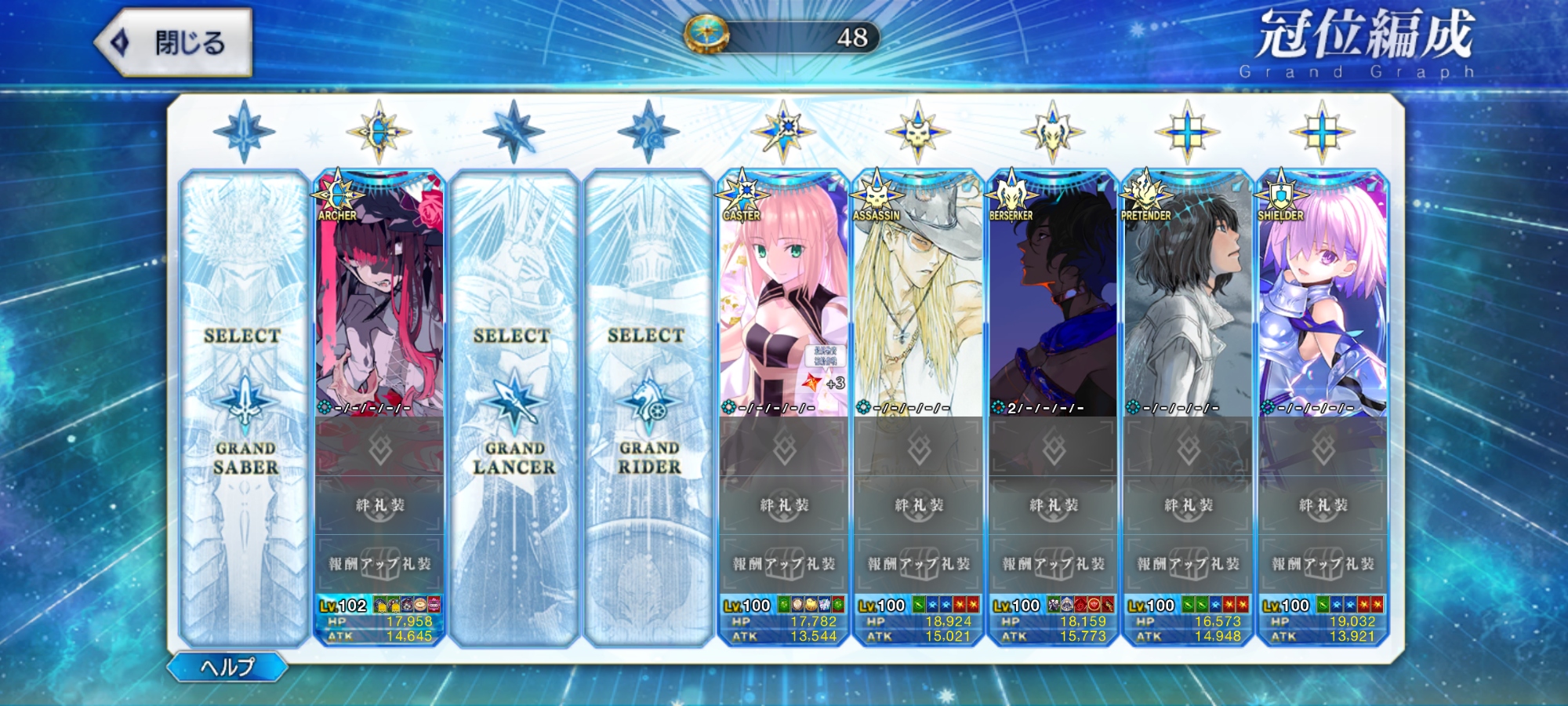Open the ヘルプ help button
Image resolution: width=1568 pixels, height=706 pixels.
(227, 667)
